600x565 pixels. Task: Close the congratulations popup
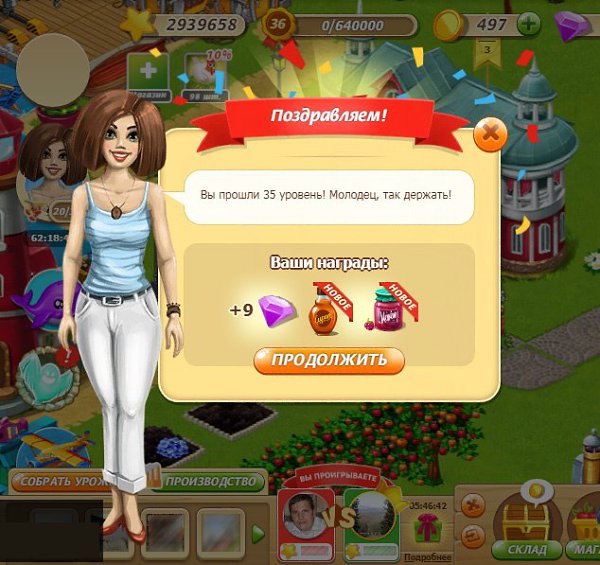tap(489, 133)
